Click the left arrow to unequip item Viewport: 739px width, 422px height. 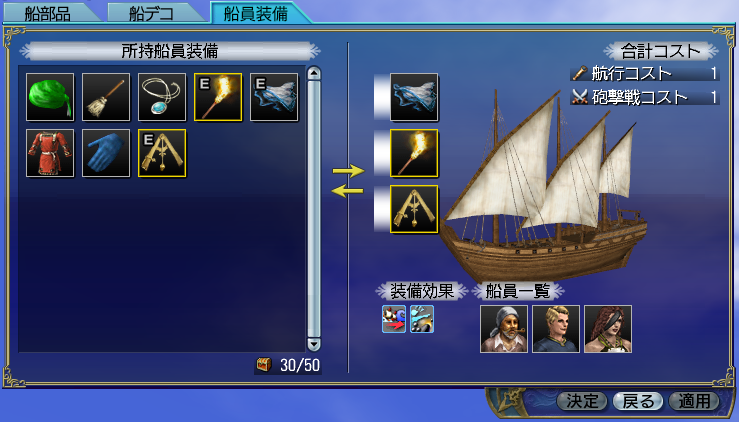(348, 192)
